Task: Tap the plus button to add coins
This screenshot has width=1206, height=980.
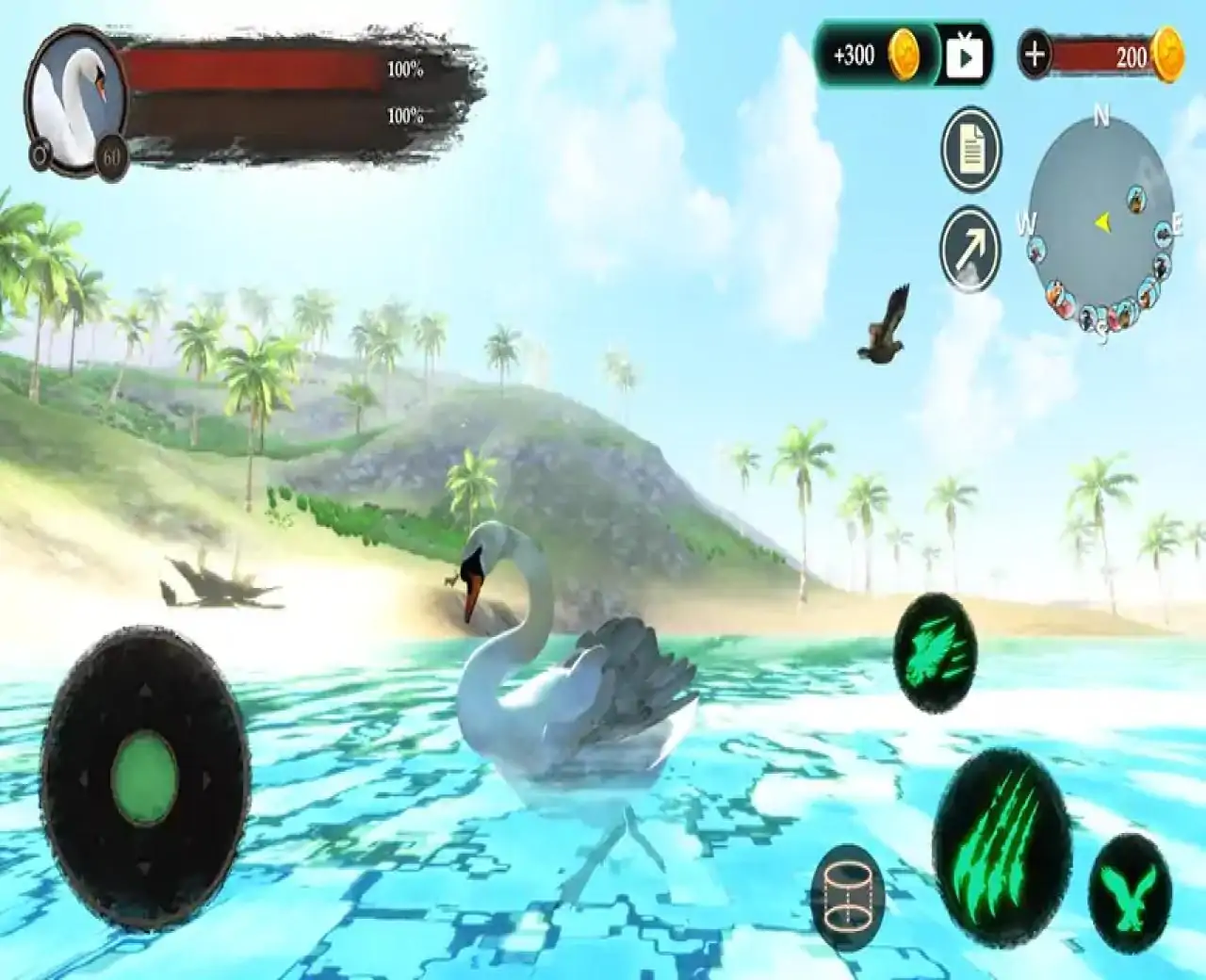Action: coord(1035,55)
